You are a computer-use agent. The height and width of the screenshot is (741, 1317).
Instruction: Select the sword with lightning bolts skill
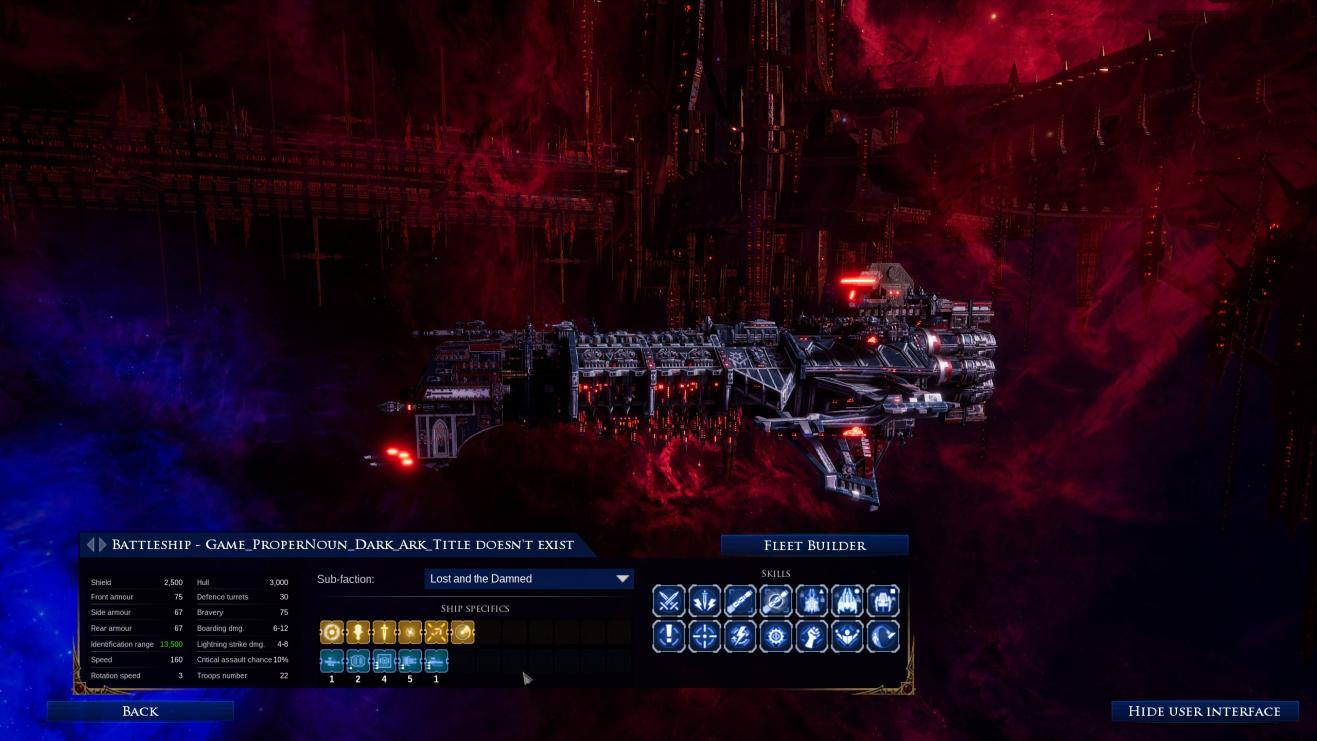(x=704, y=601)
